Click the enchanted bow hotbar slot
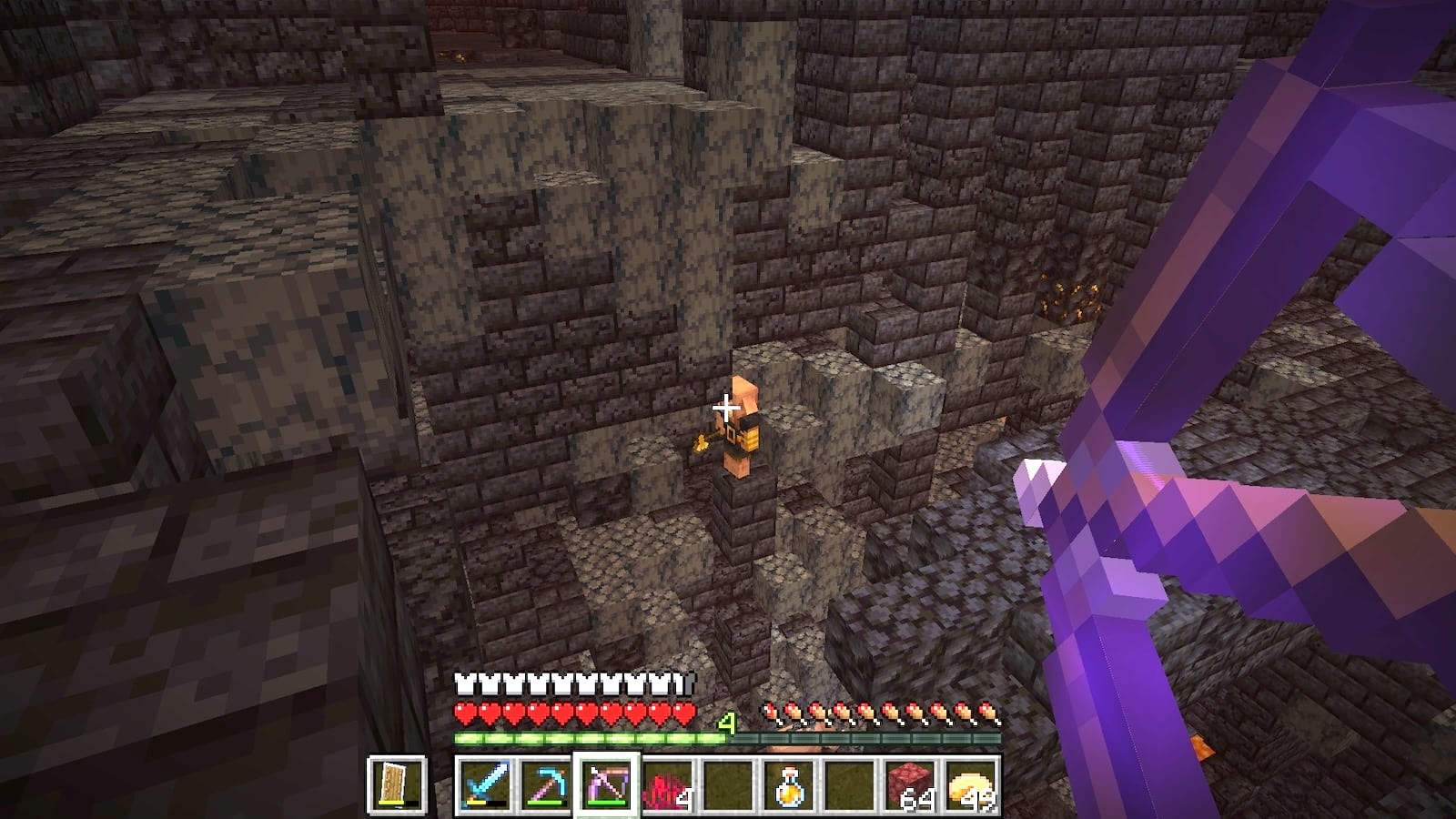Image resolution: width=1456 pixels, height=819 pixels. (605, 784)
